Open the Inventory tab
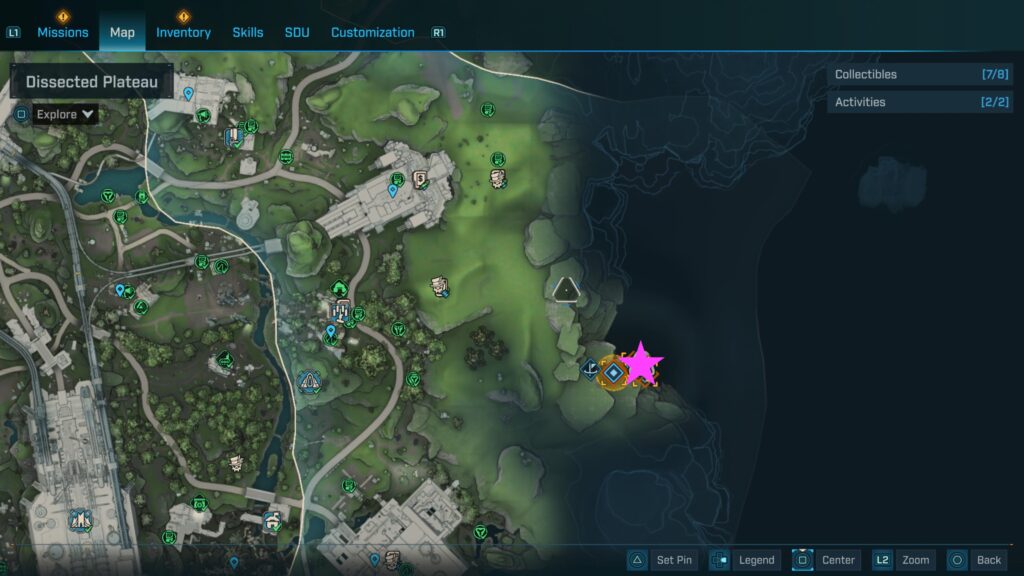Image resolution: width=1024 pixels, height=576 pixels. tap(183, 32)
